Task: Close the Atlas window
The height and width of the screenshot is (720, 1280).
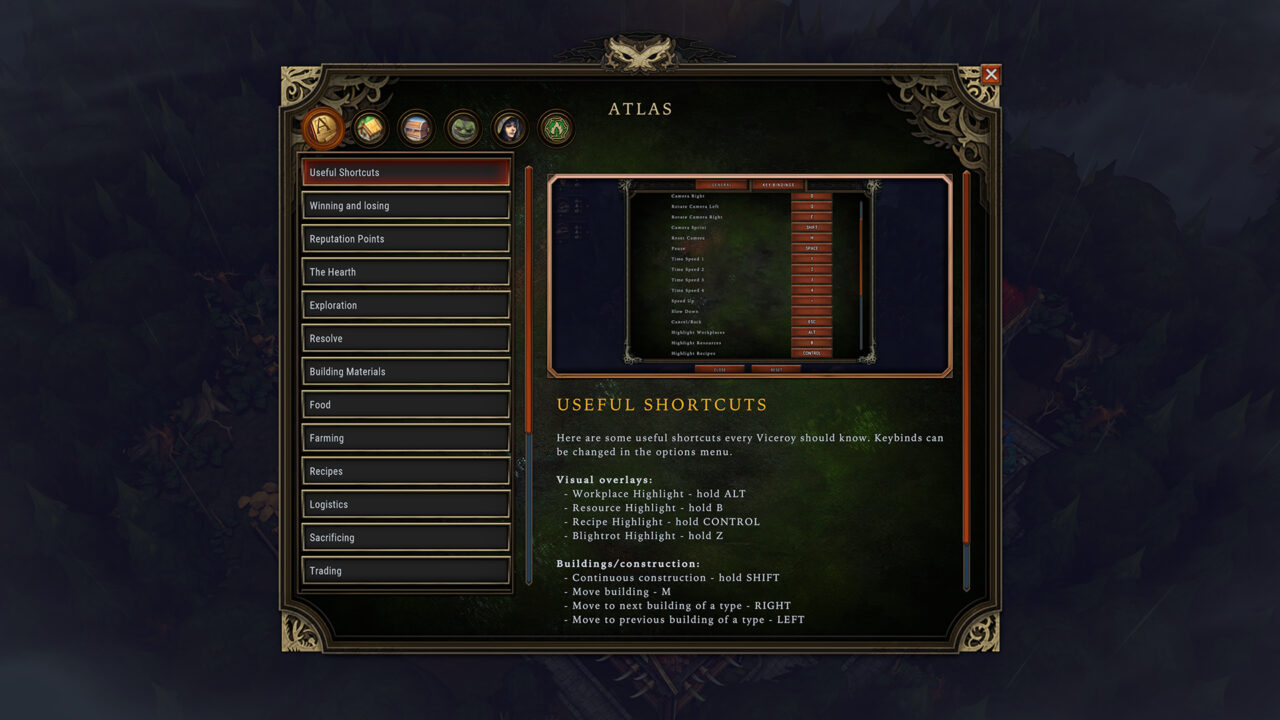Action: (990, 74)
